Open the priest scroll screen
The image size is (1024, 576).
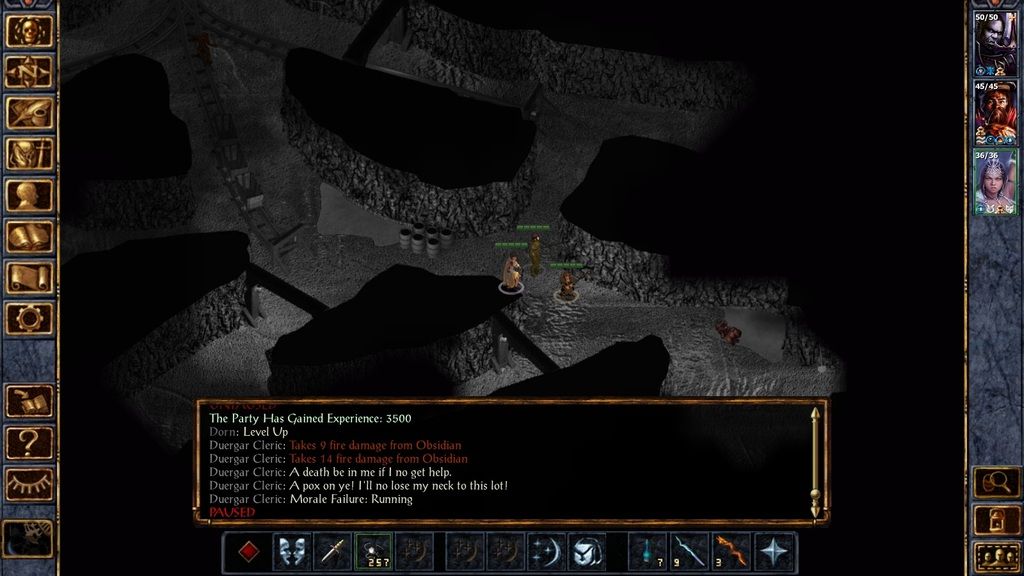pyautogui.click(x=29, y=277)
